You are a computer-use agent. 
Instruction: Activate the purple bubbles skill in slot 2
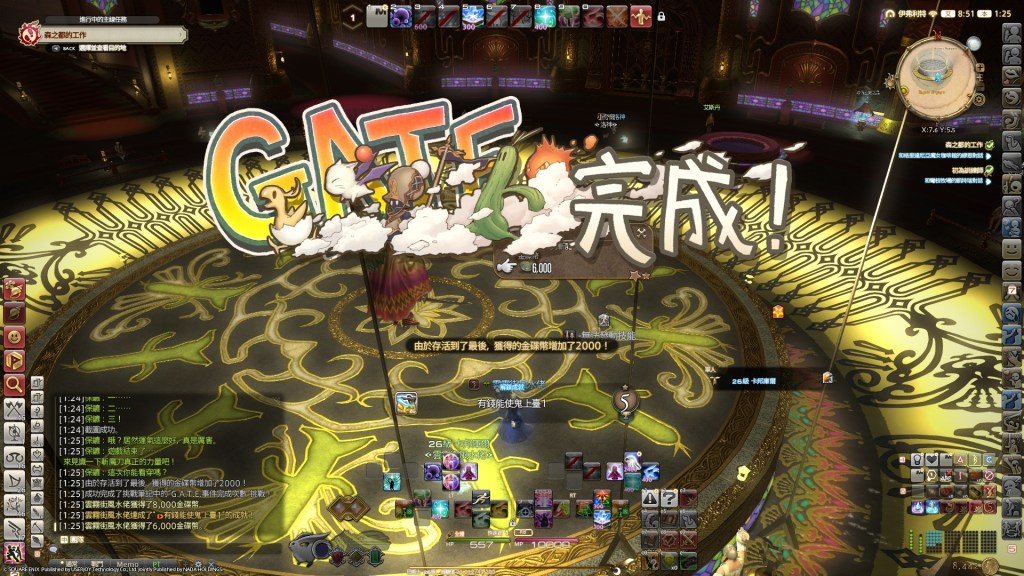pyautogui.click(x=402, y=16)
